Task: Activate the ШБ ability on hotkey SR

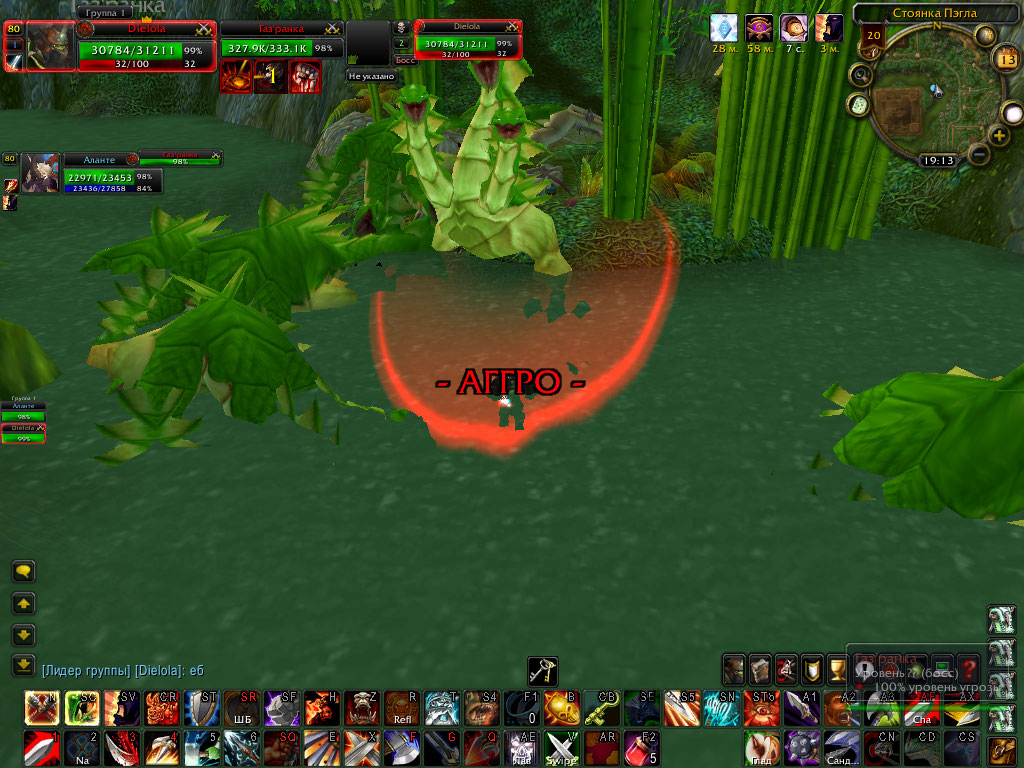Action: click(240, 707)
